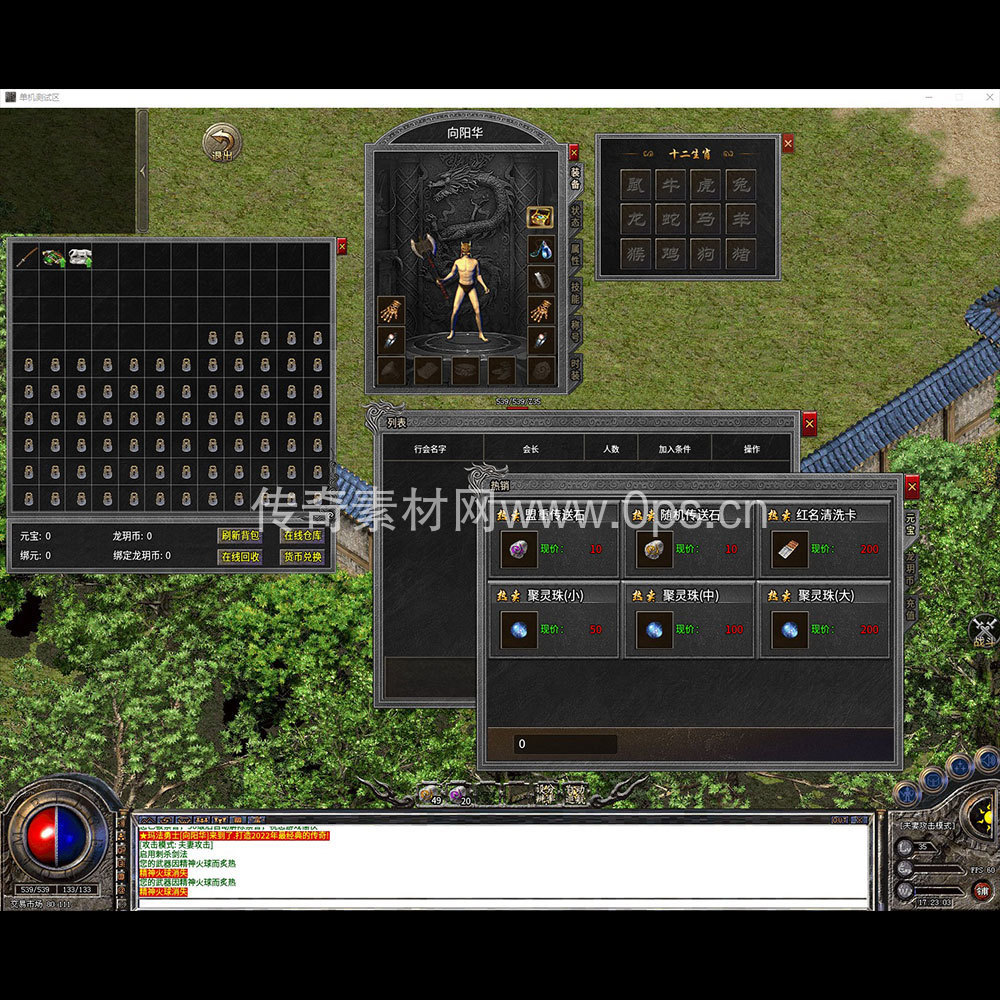Click the 退出 exit button
Screen dimensions: 1000x1000
[x=221, y=143]
